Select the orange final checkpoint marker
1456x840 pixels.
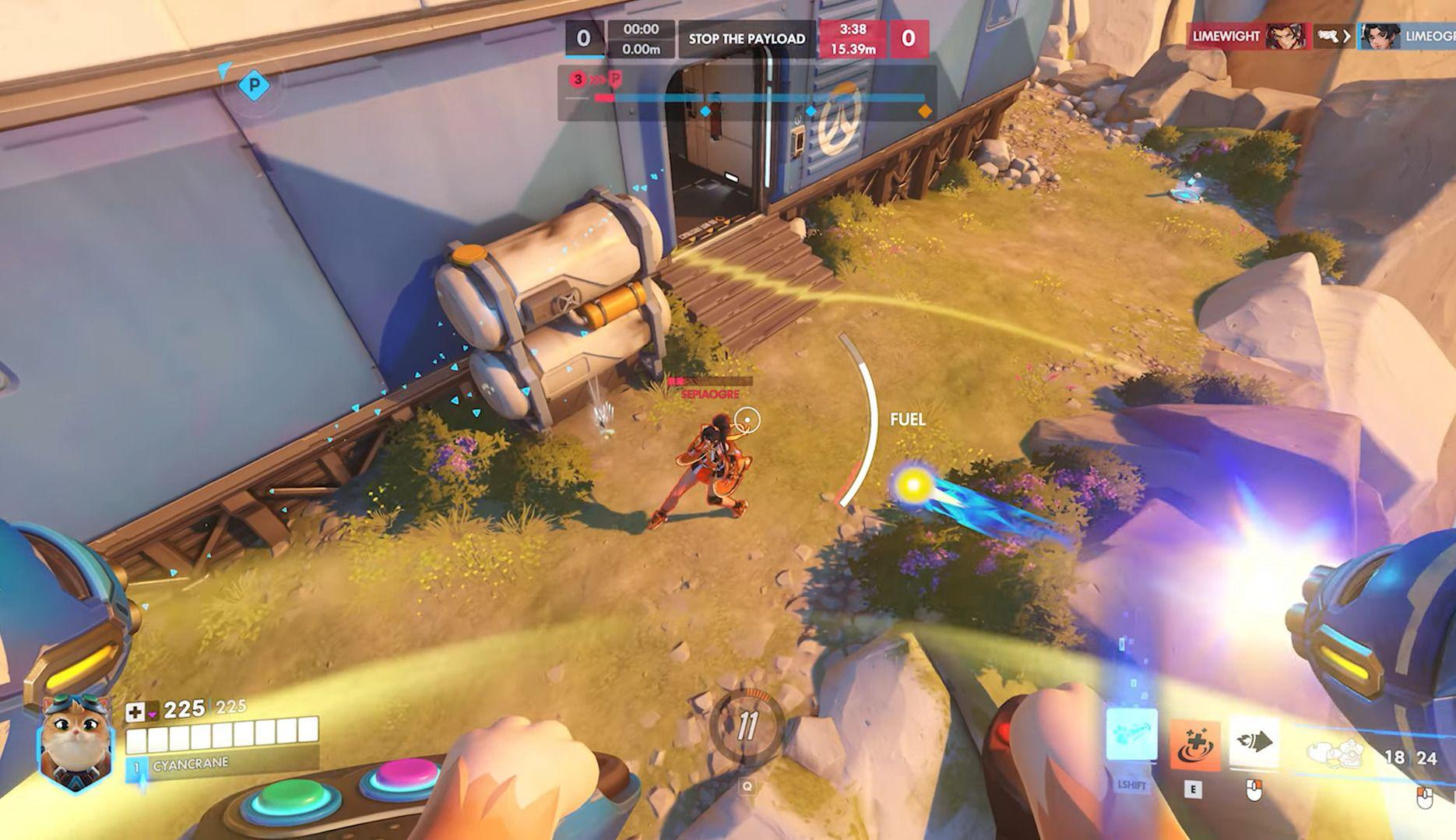coord(924,111)
